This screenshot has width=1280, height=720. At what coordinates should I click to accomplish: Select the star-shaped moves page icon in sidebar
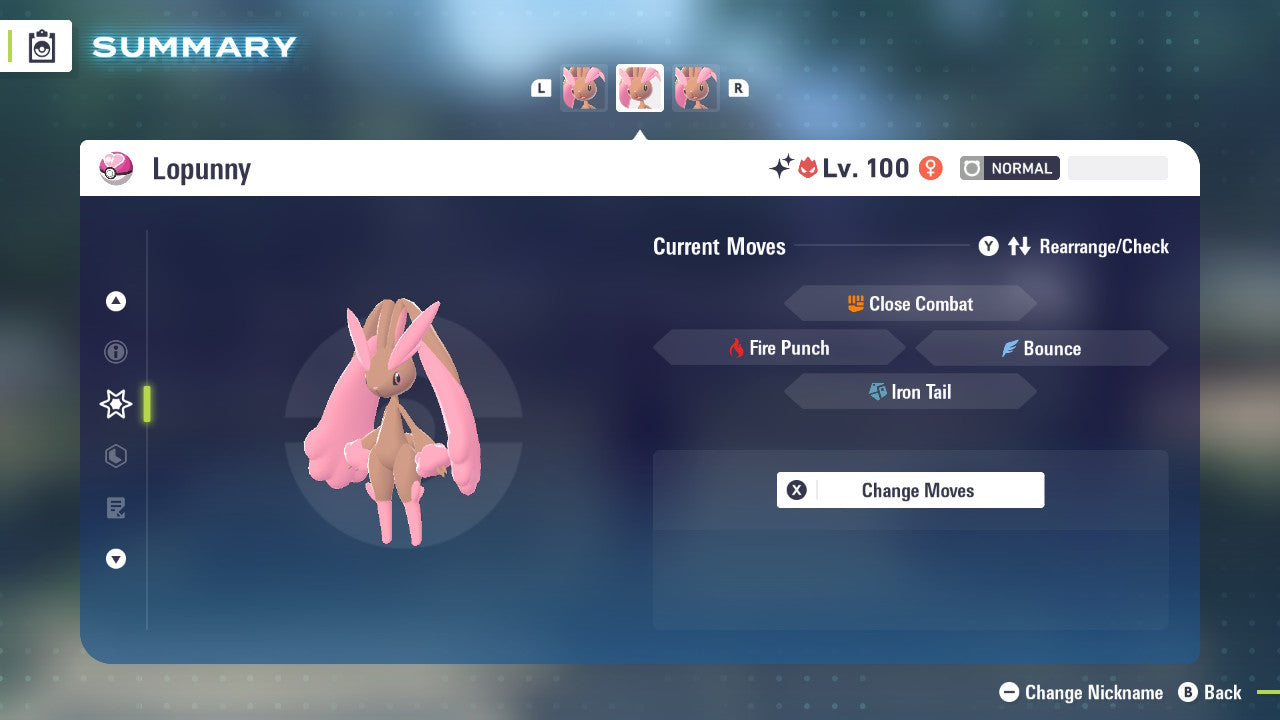pyautogui.click(x=115, y=404)
